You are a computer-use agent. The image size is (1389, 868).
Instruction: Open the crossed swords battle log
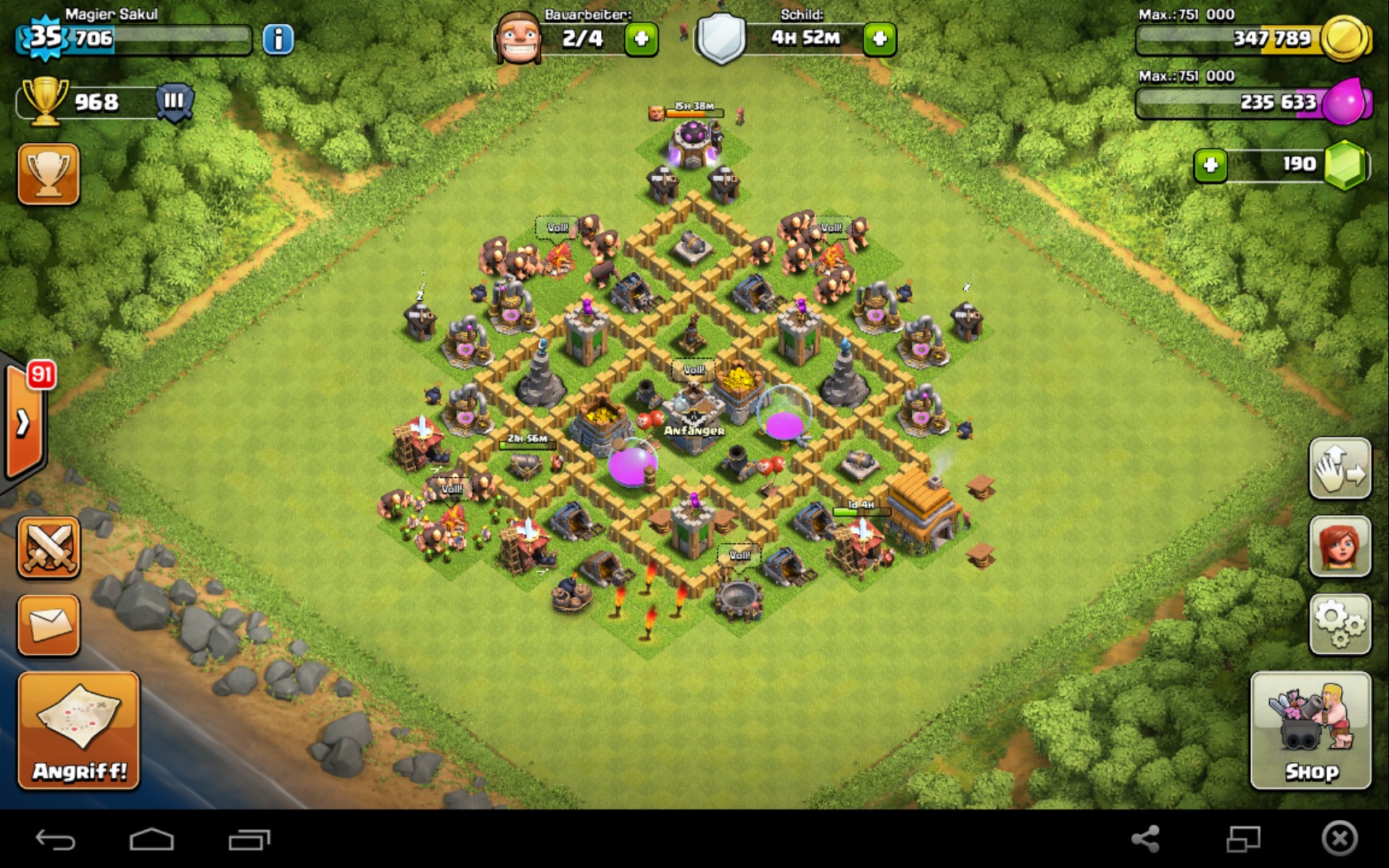(x=49, y=547)
